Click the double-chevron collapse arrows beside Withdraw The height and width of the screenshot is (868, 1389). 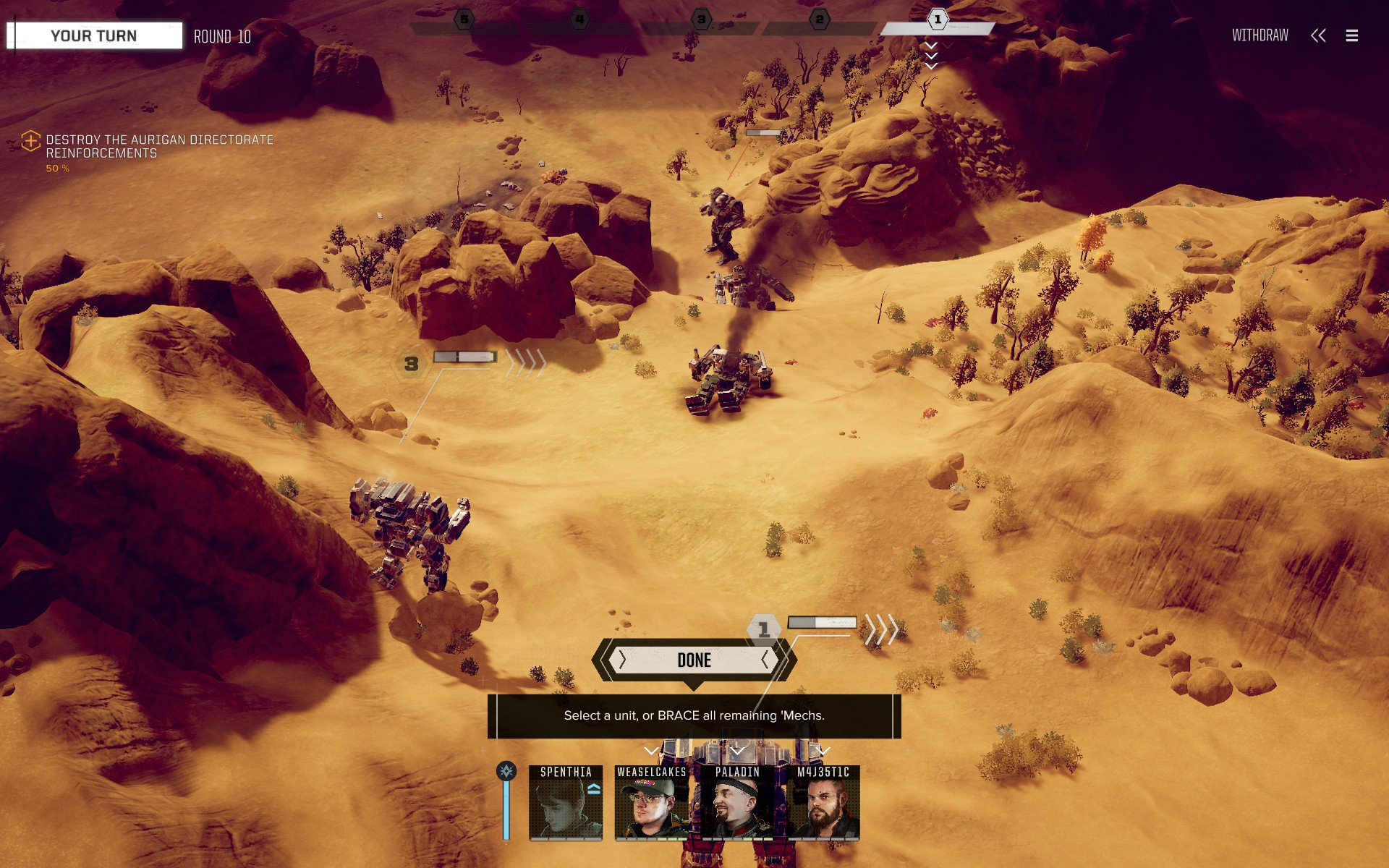point(1318,35)
